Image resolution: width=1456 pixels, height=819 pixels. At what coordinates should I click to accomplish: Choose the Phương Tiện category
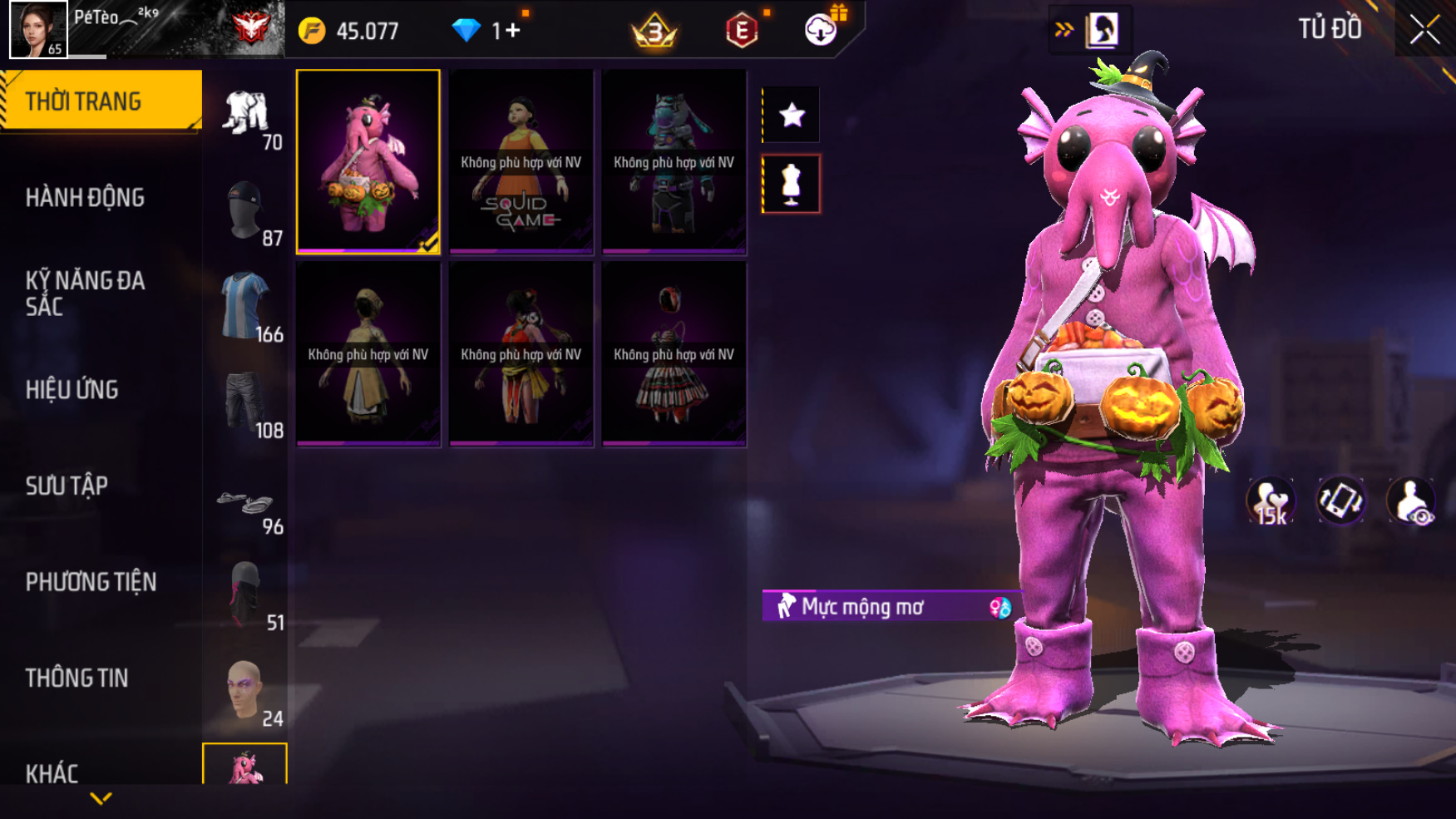[91, 582]
